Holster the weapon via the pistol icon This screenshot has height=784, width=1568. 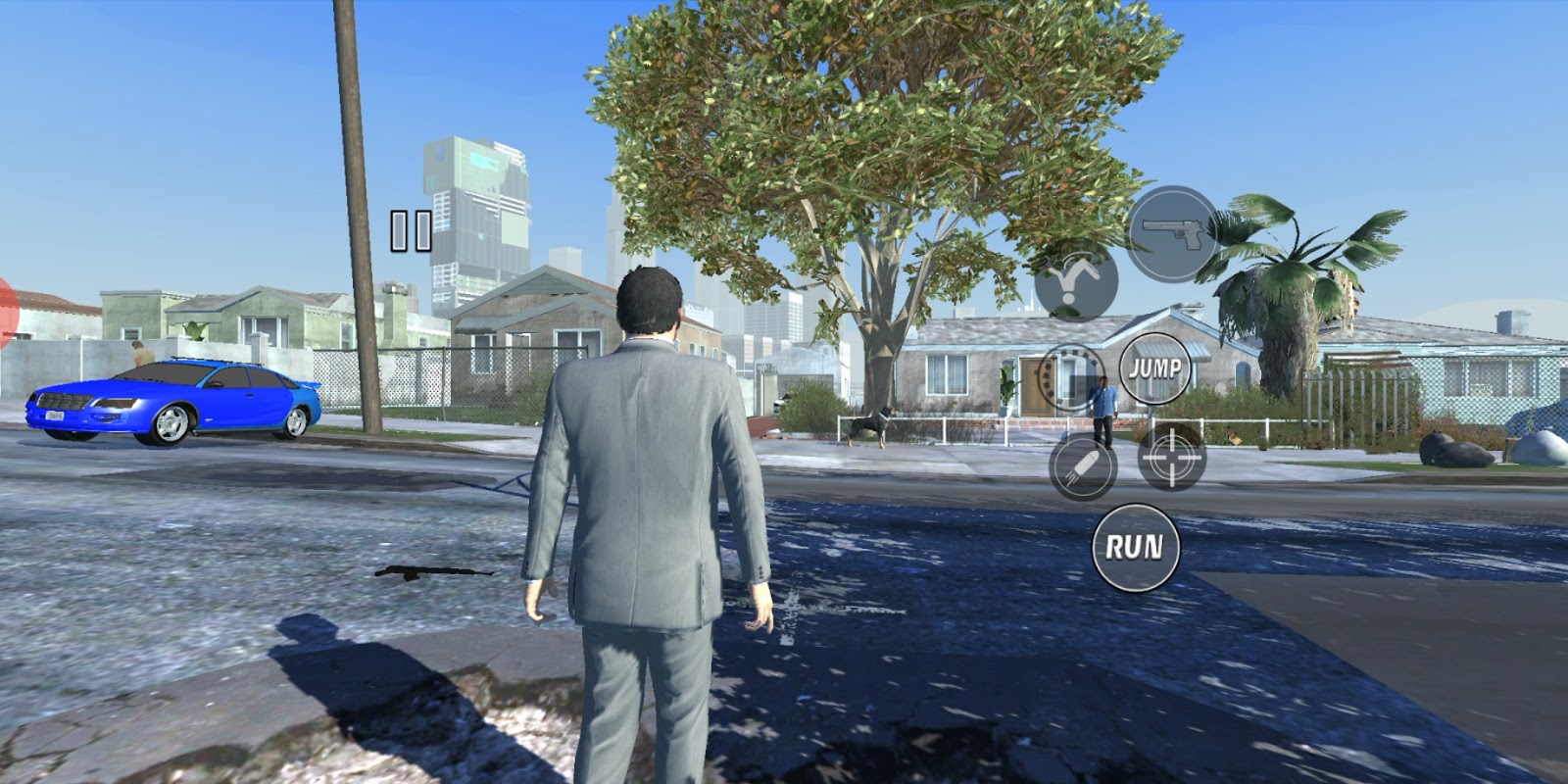tap(1174, 232)
